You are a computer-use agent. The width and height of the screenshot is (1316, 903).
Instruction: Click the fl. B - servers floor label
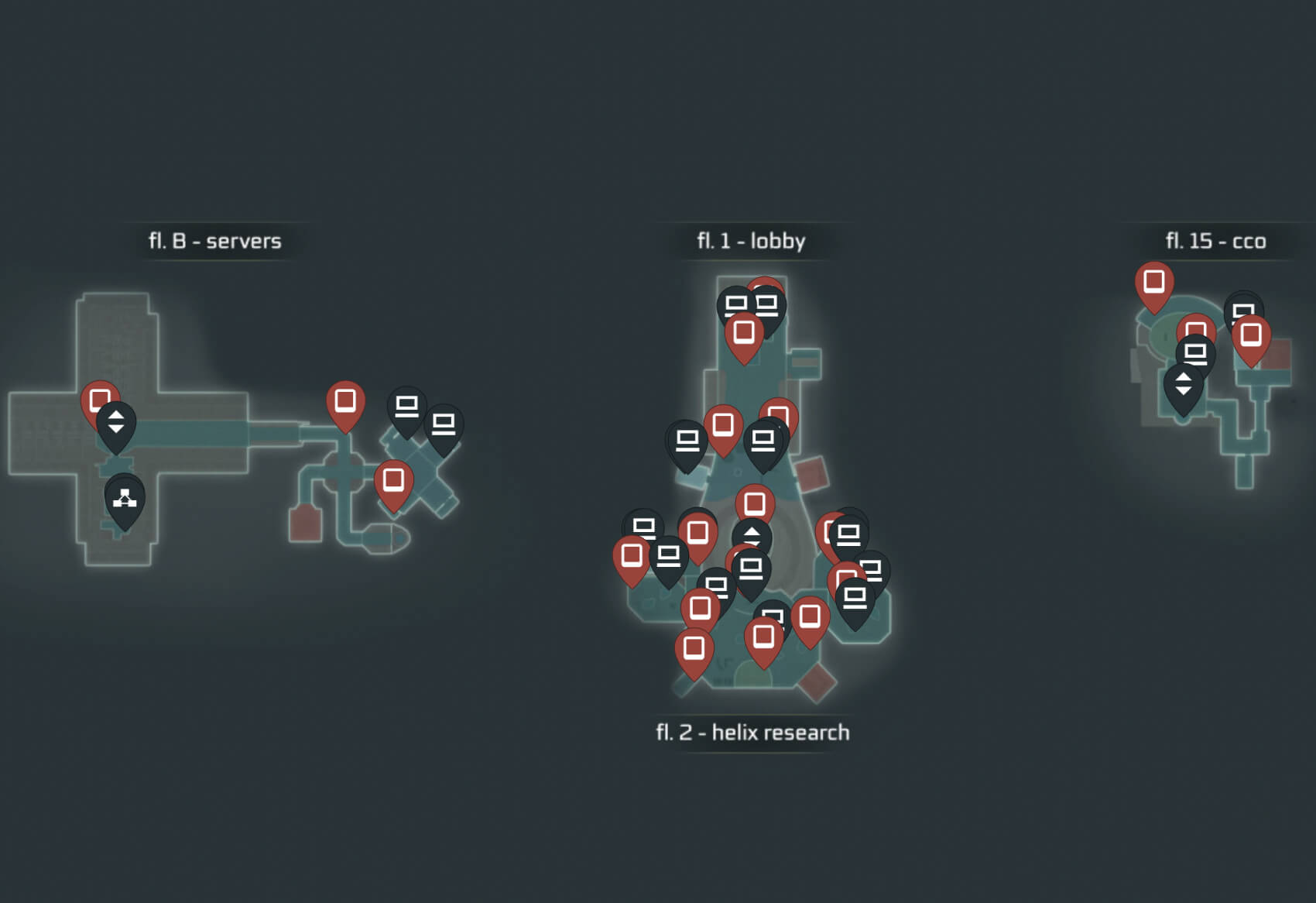[x=215, y=240]
